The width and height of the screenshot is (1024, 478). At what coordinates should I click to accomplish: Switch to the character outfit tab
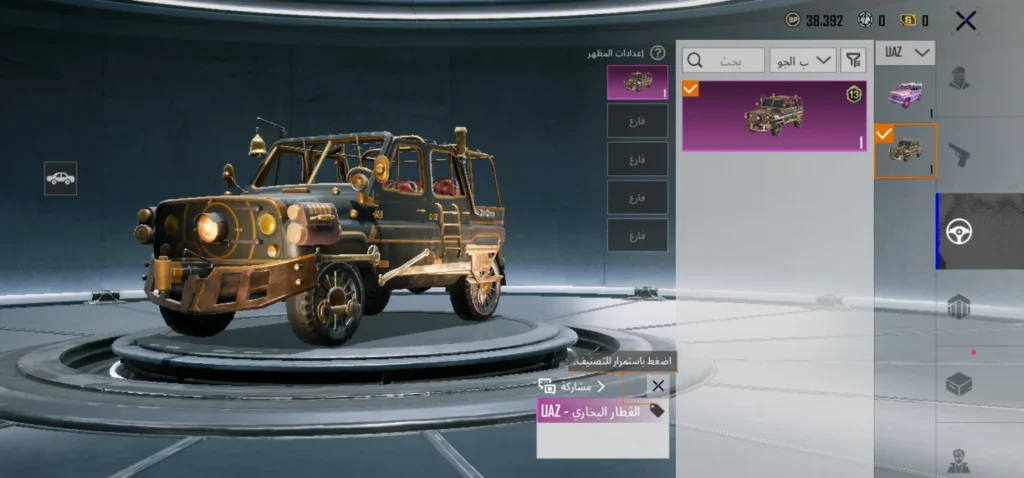(x=959, y=77)
